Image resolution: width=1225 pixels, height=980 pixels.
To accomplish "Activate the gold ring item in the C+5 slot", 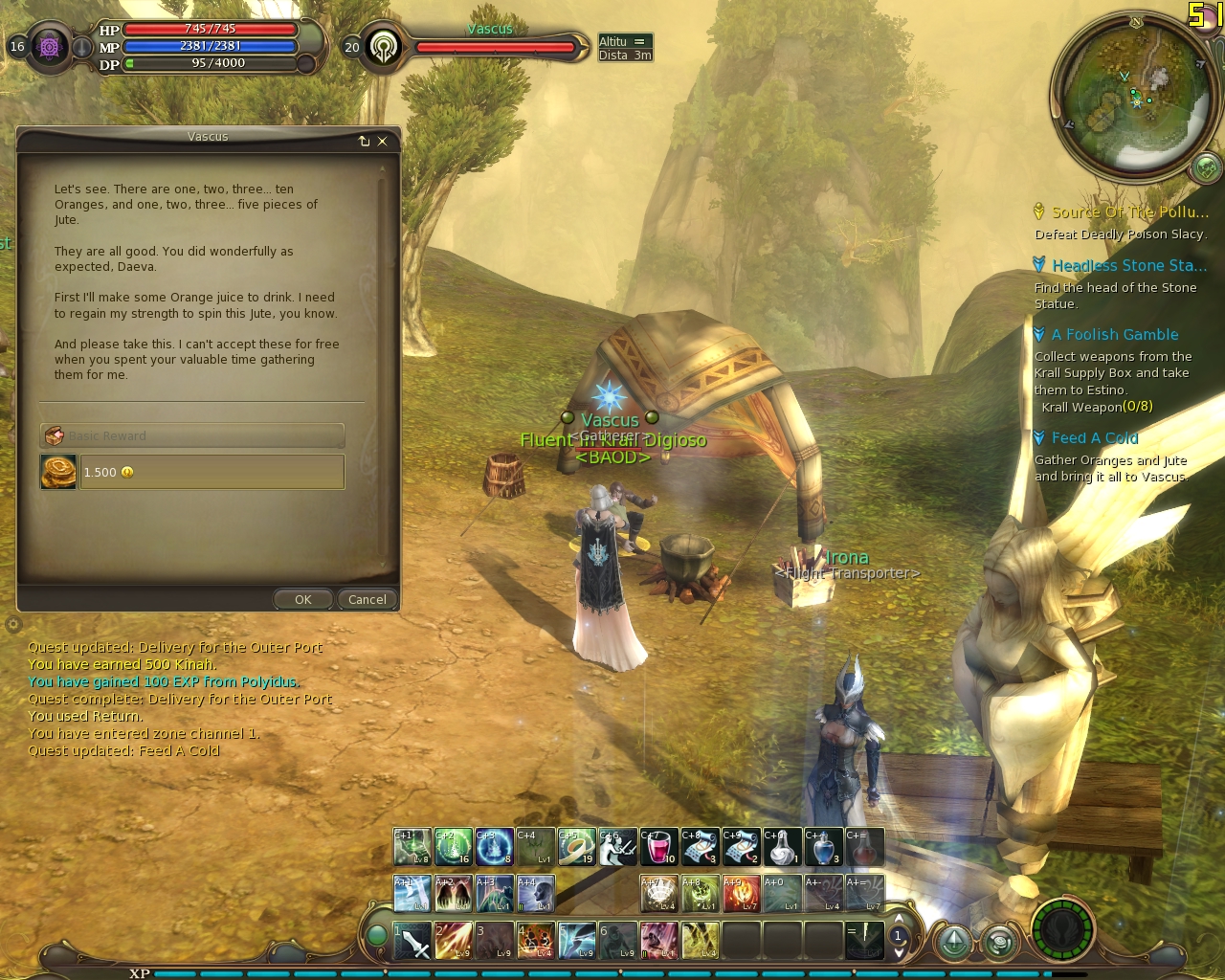I will tap(576, 847).
